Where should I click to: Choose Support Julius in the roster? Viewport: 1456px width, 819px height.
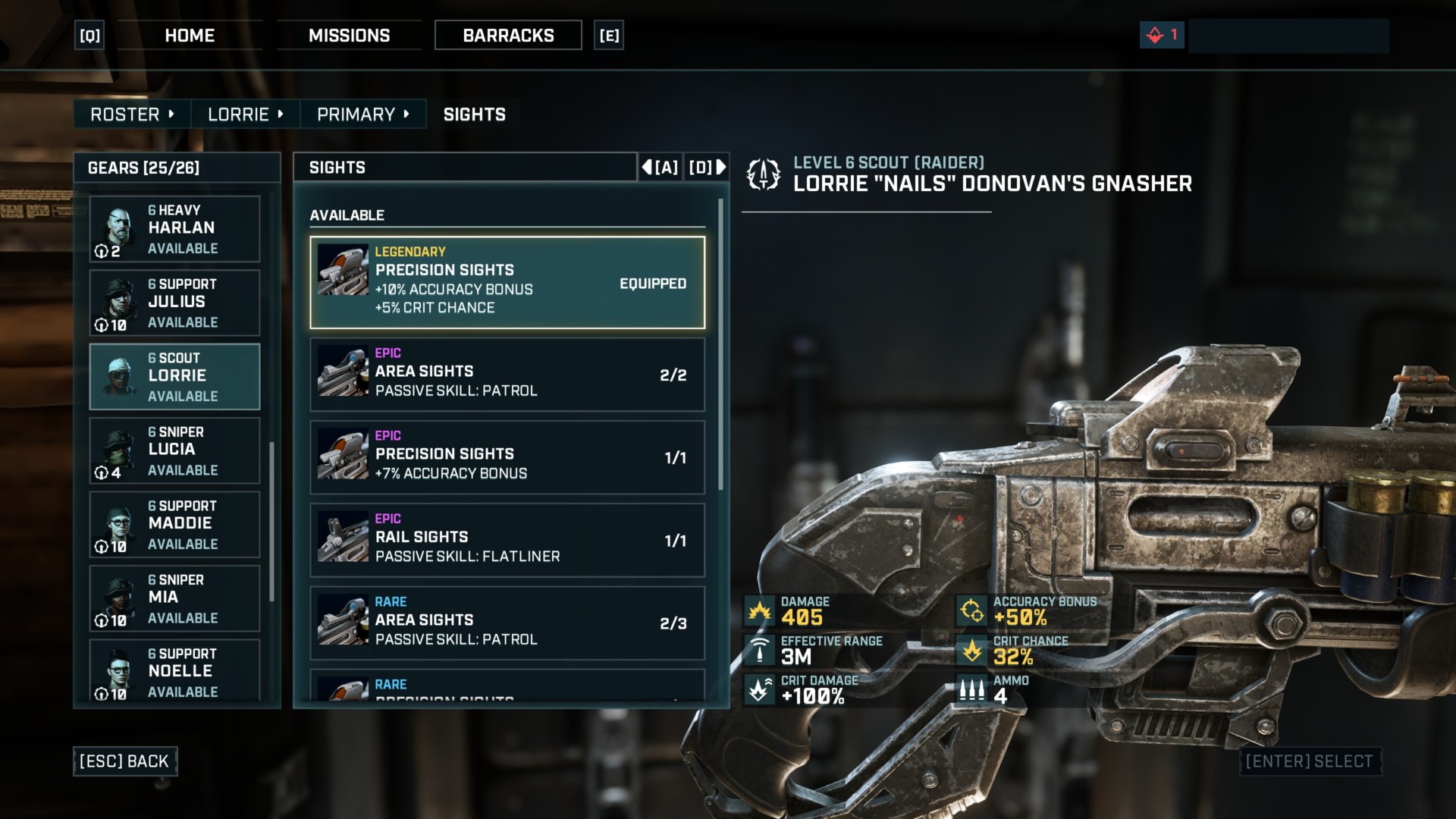click(174, 303)
